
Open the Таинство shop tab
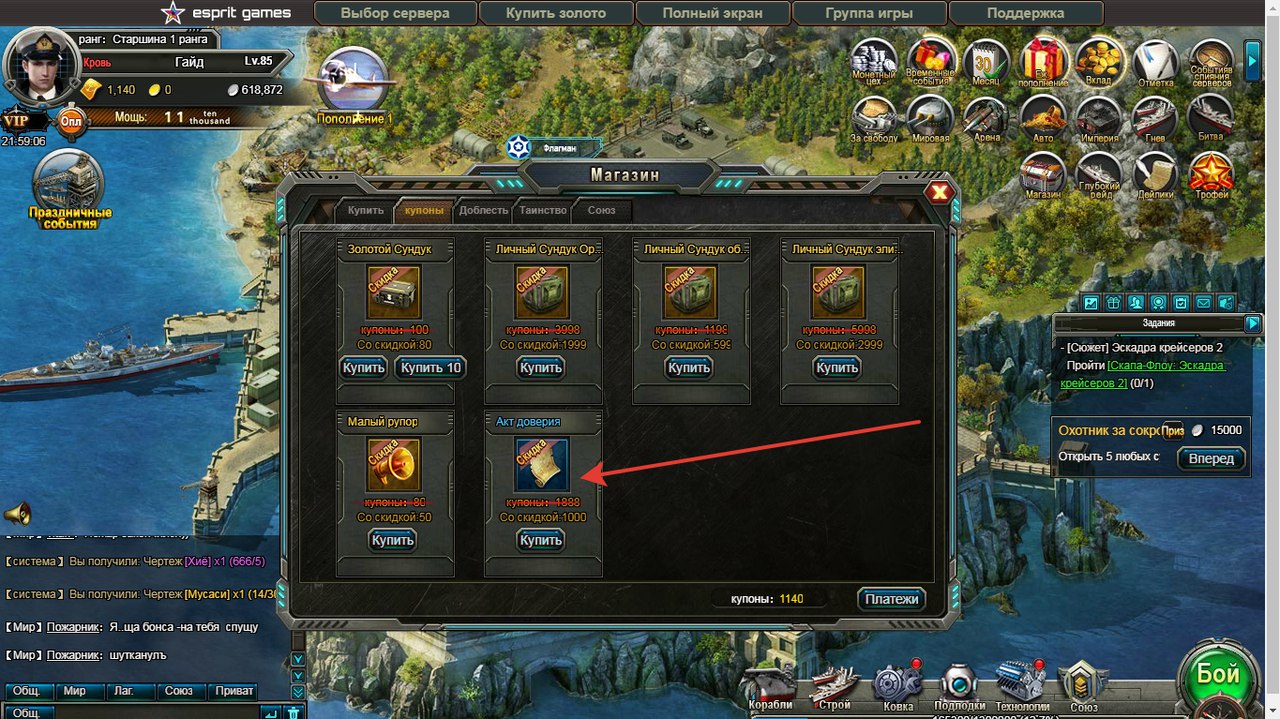point(543,210)
